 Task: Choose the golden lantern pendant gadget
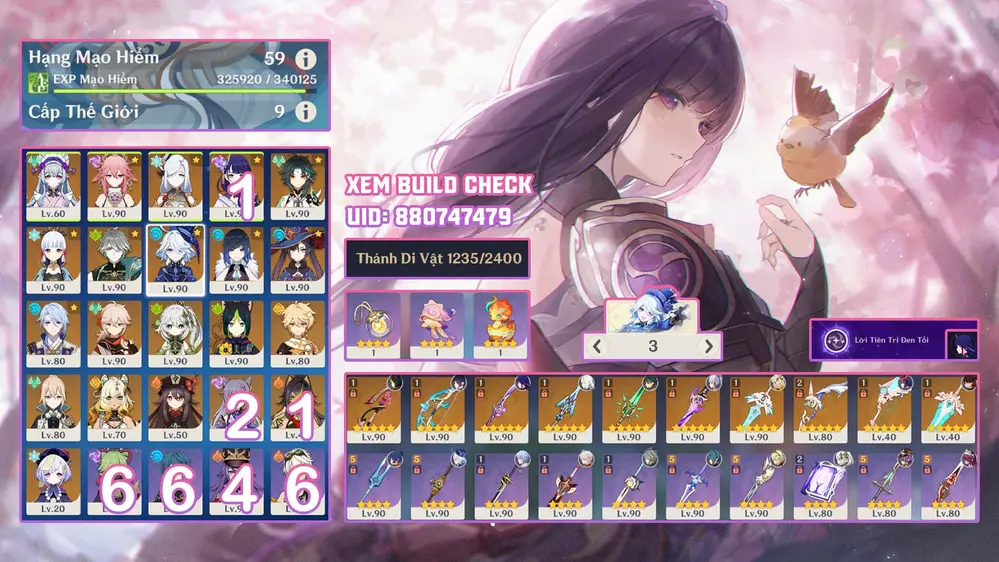(374, 325)
